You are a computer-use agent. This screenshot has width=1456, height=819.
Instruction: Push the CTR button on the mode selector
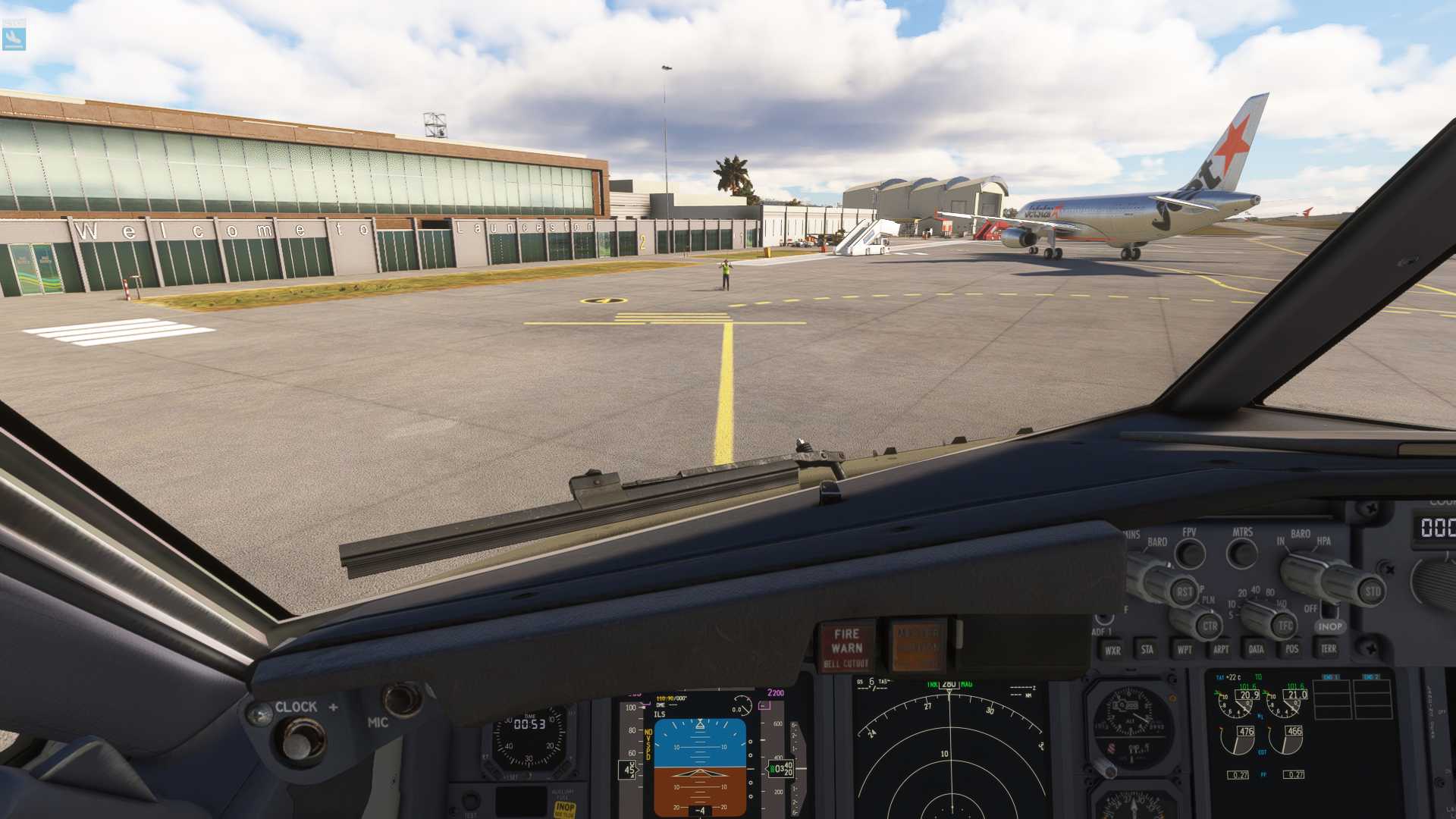pos(1210,626)
